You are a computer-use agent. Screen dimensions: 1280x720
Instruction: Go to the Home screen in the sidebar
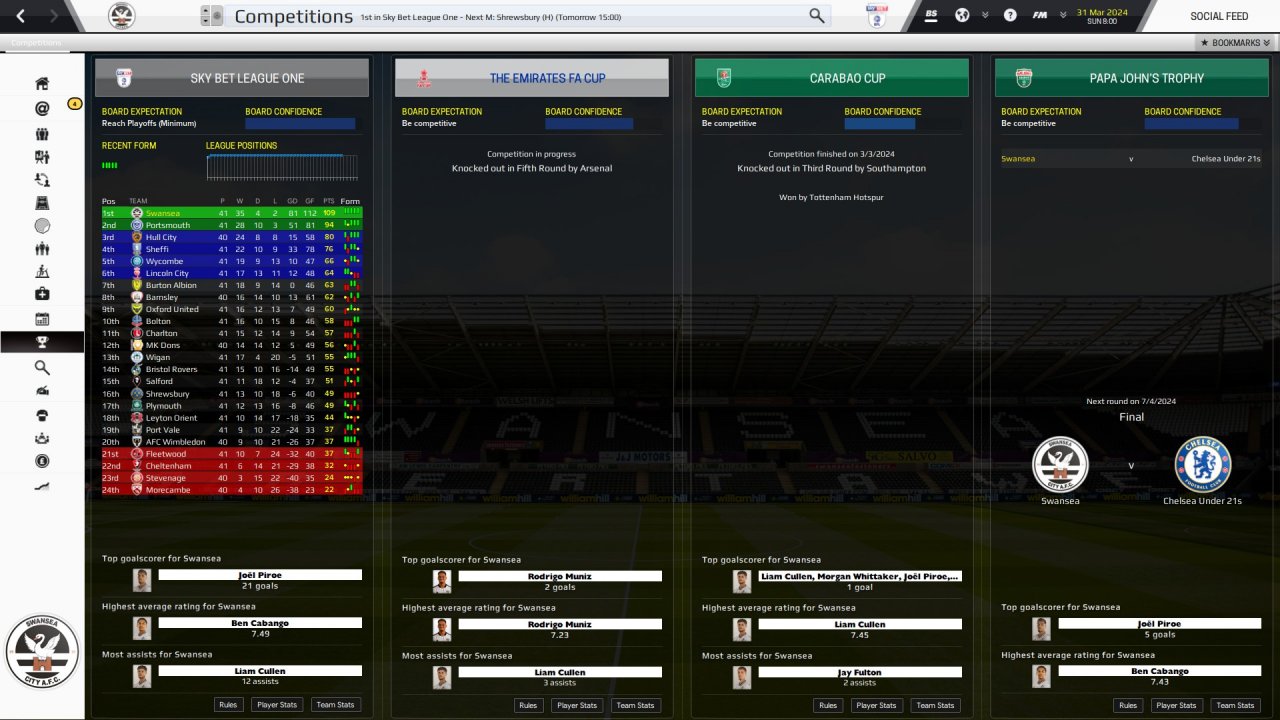pos(42,84)
